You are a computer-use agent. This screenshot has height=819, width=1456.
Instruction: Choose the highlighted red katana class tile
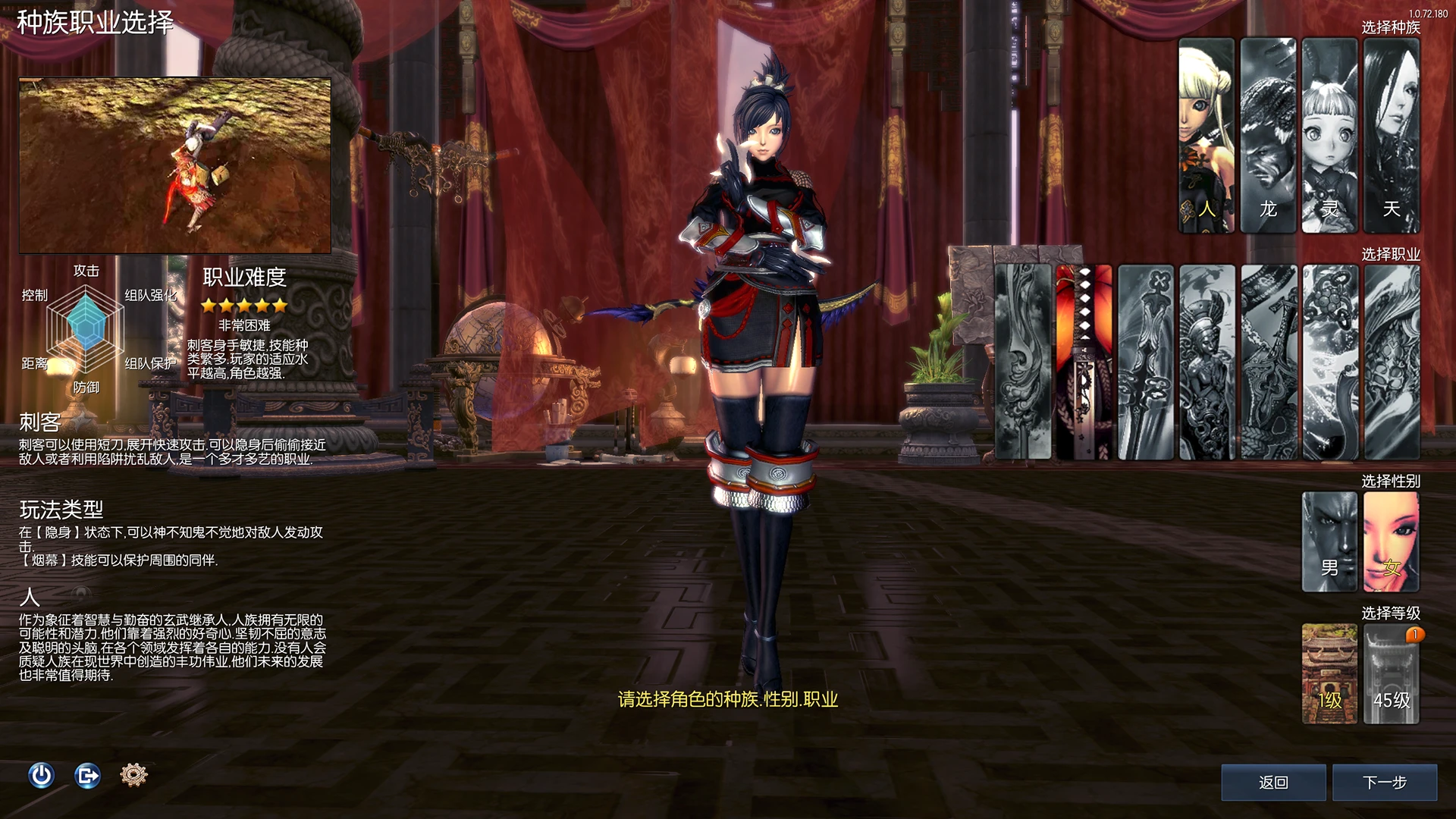(1084, 362)
